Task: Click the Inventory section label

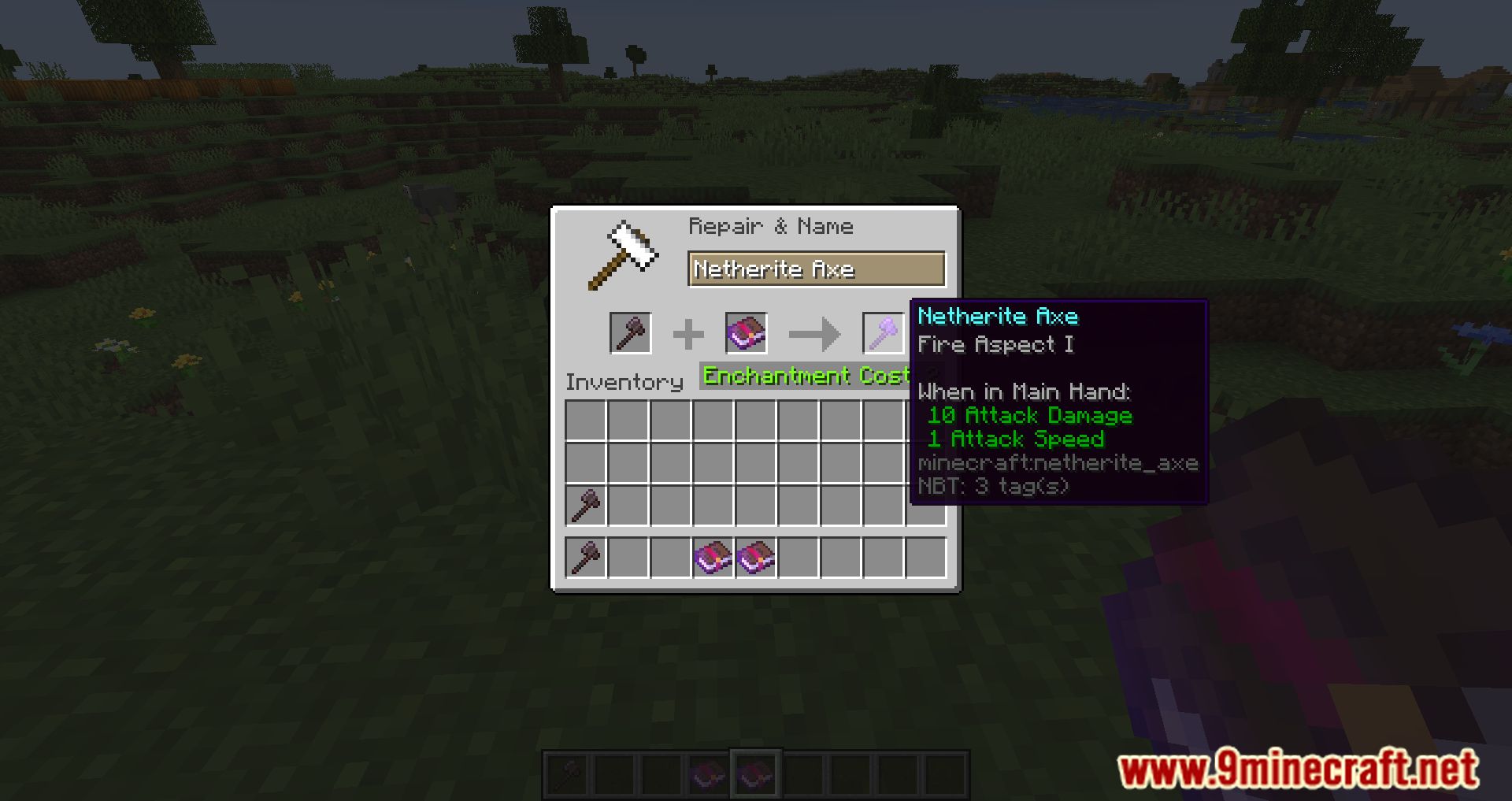Action: click(625, 382)
